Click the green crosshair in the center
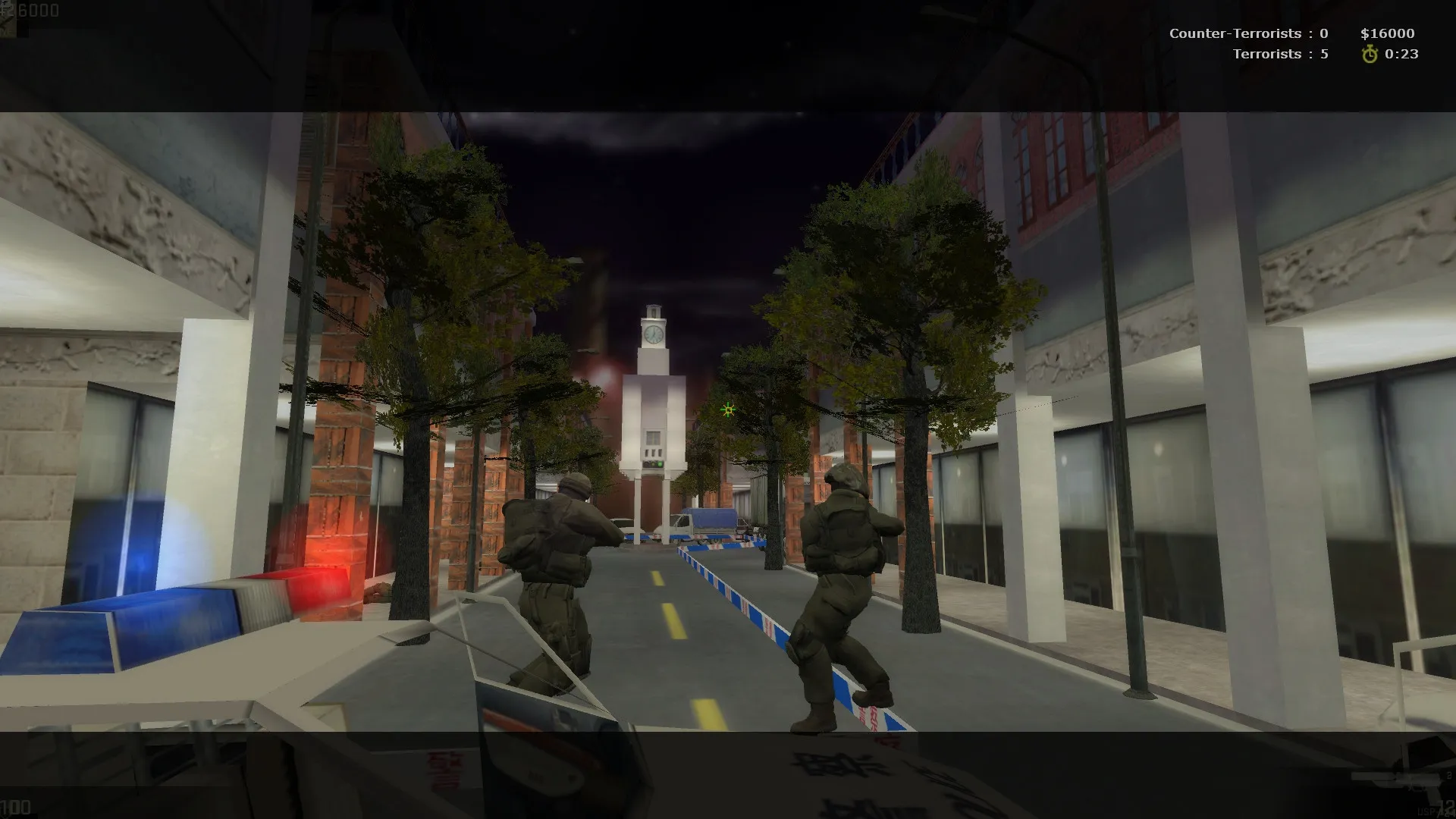The image size is (1456, 819). [x=727, y=409]
